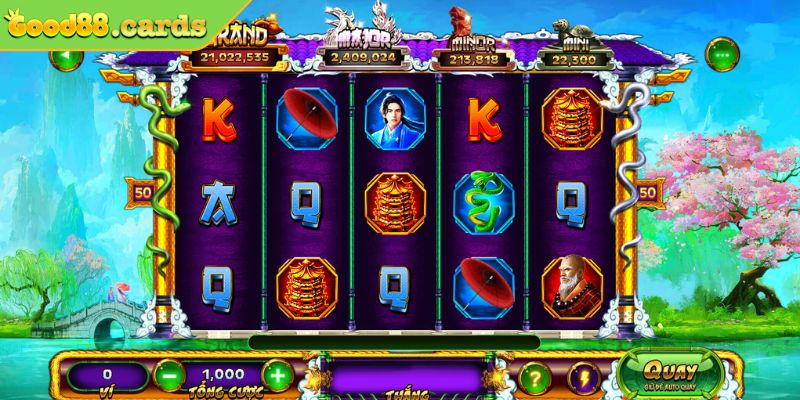Select the left 50 paylines badge

pyautogui.click(x=139, y=190)
